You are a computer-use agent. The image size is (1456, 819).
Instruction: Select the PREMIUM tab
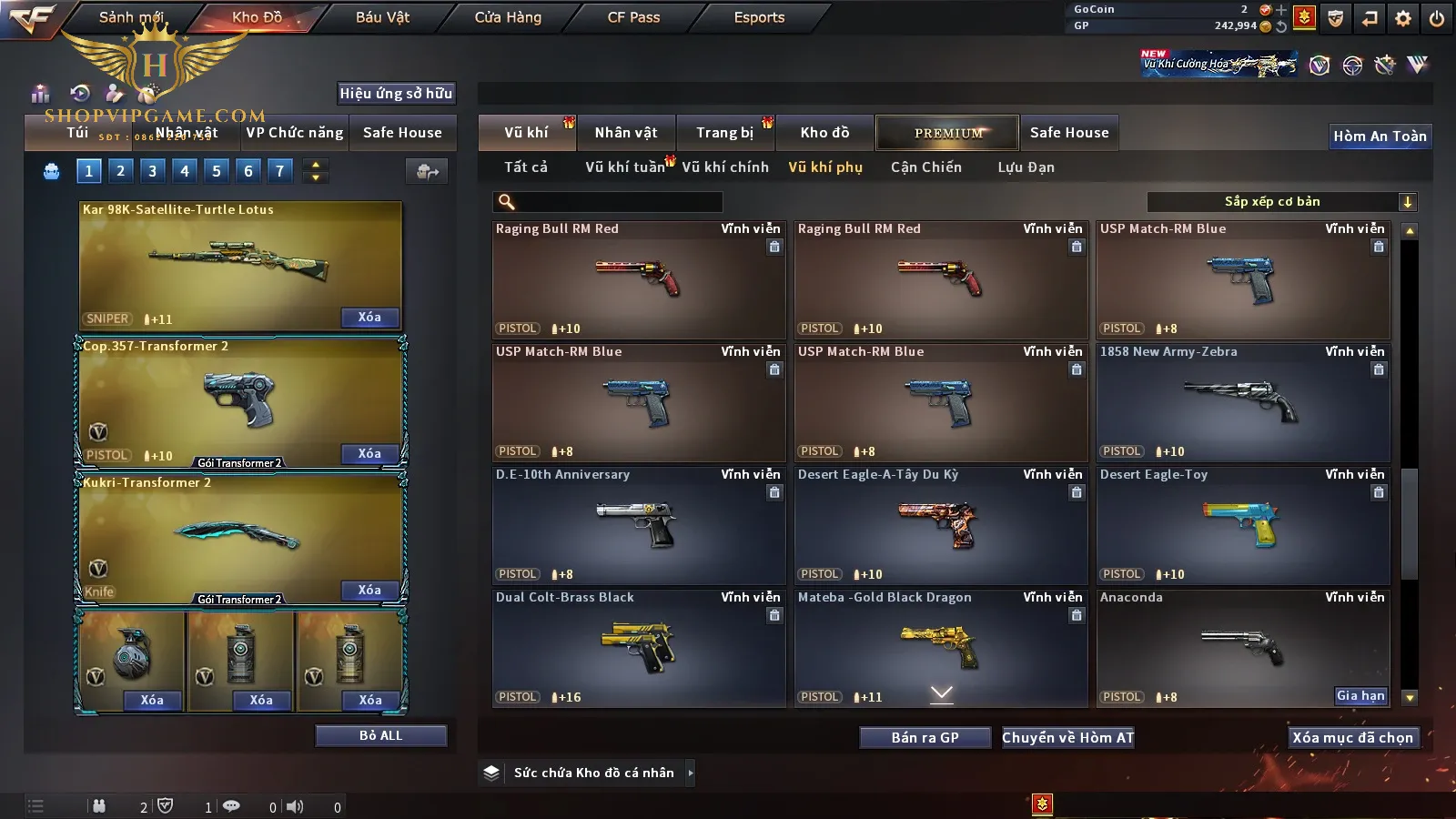pyautogui.click(x=947, y=133)
